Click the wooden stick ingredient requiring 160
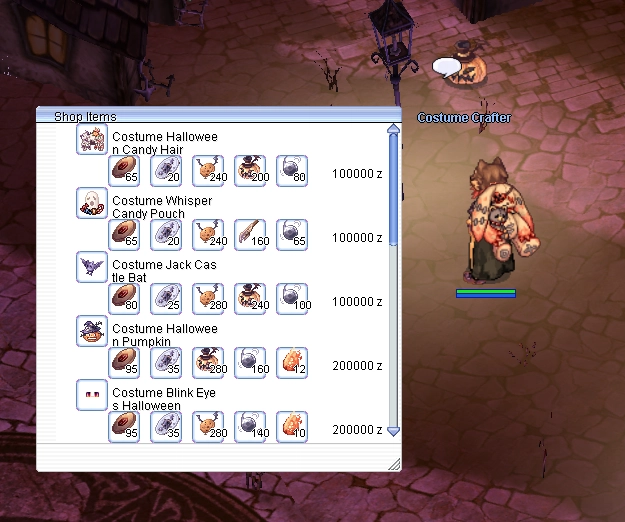 coord(250,235)
